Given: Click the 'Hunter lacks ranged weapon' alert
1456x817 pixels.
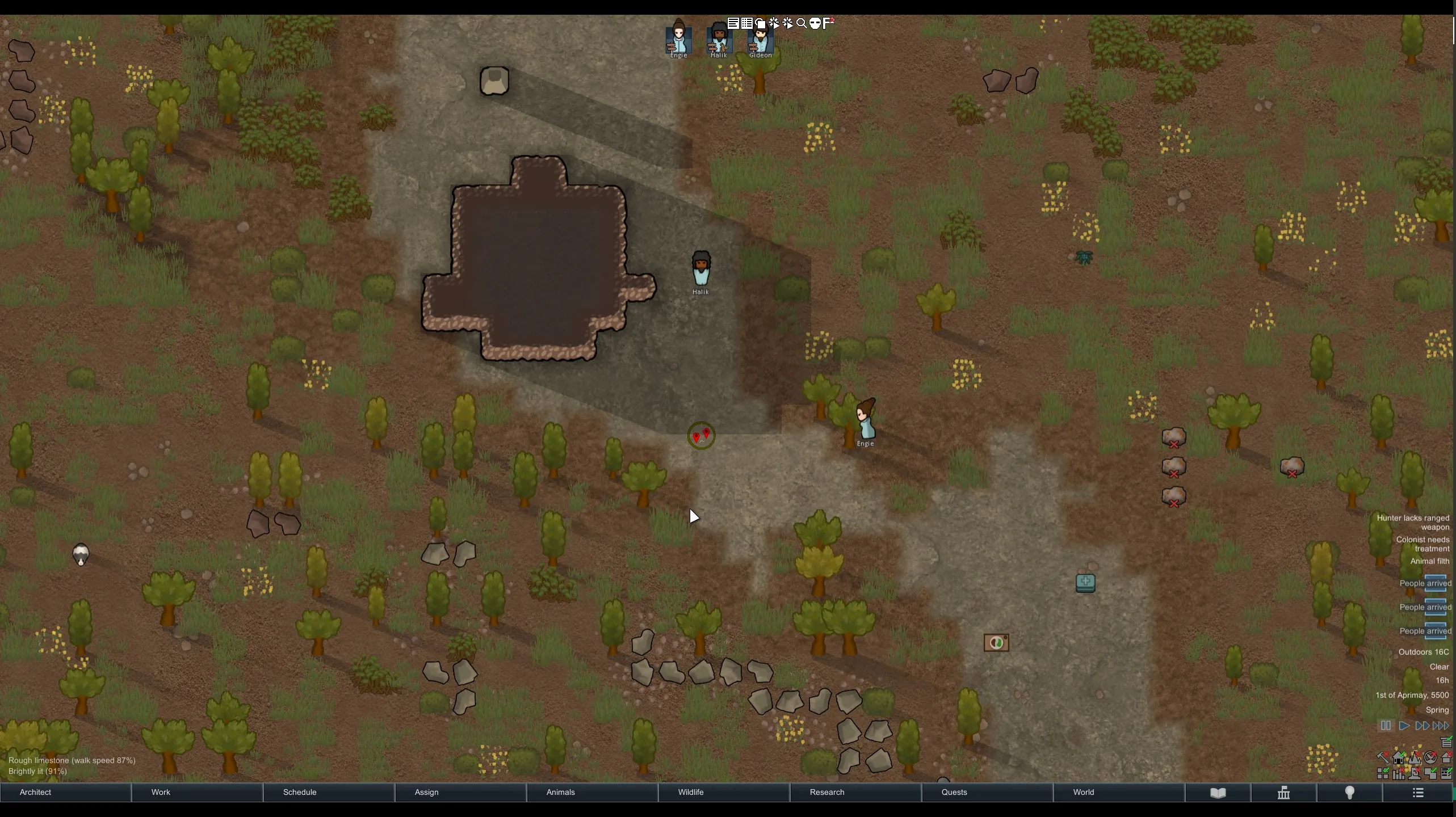Looking at the screenshot, I should pos(1413,523).
